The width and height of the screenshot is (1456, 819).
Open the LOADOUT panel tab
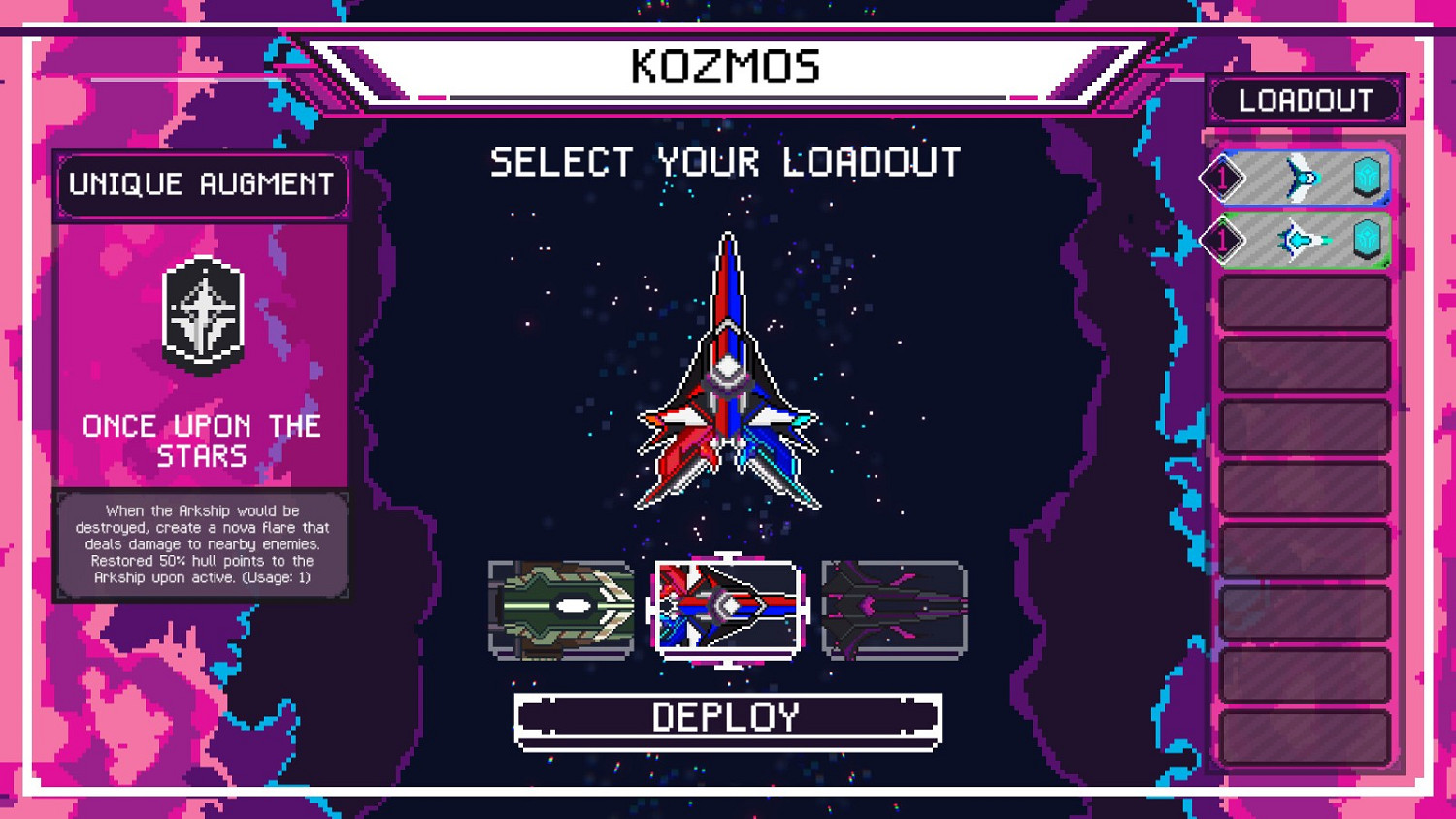(1305, 99)
